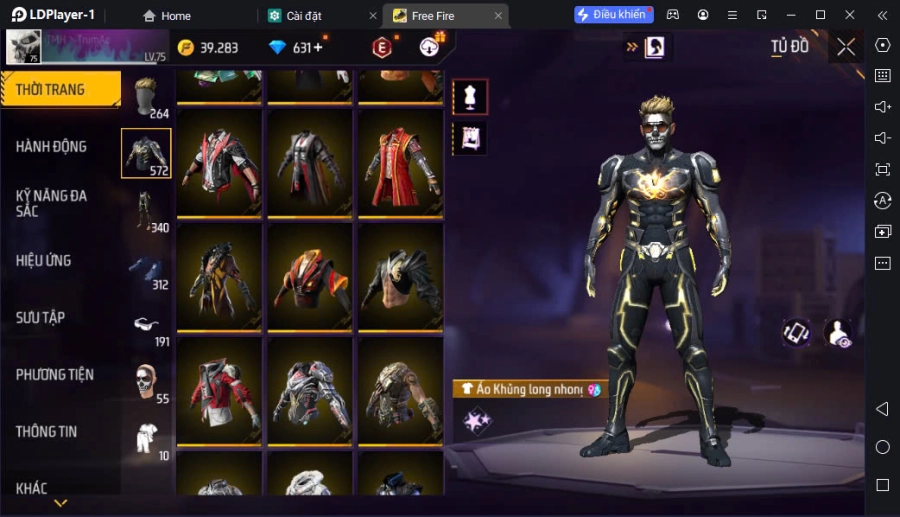Select the head items subcategory with 264

point(147,97)
